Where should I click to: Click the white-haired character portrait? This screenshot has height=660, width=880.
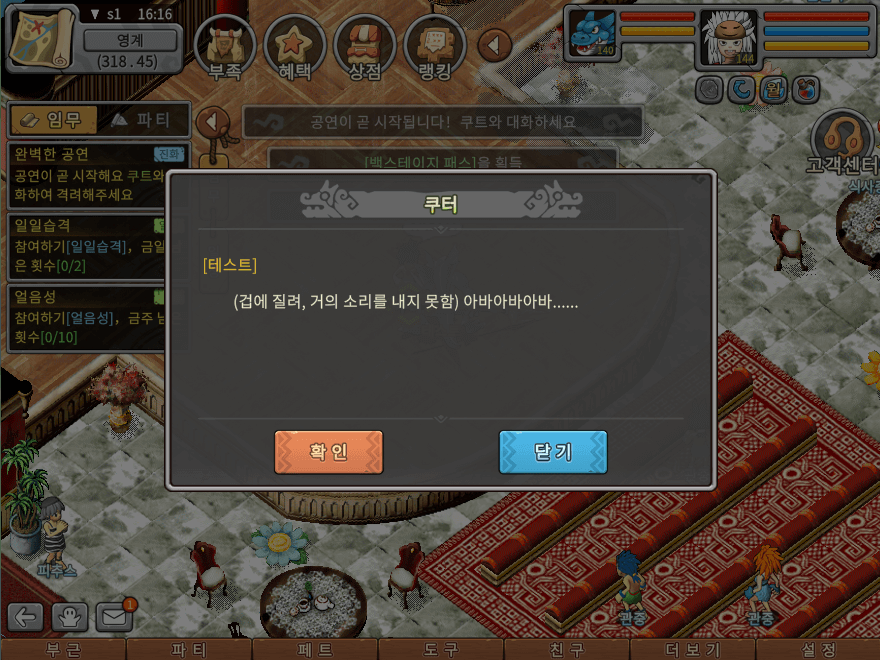point(727,38)
